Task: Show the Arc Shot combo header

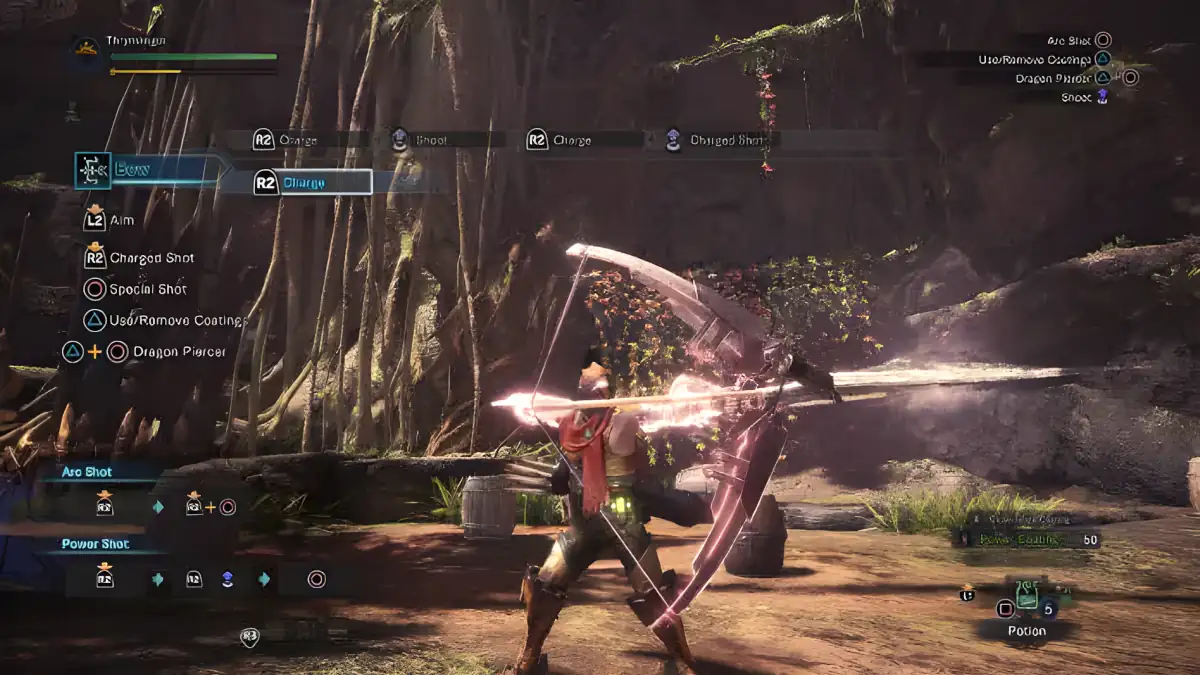Action: [x=87, y=472]
